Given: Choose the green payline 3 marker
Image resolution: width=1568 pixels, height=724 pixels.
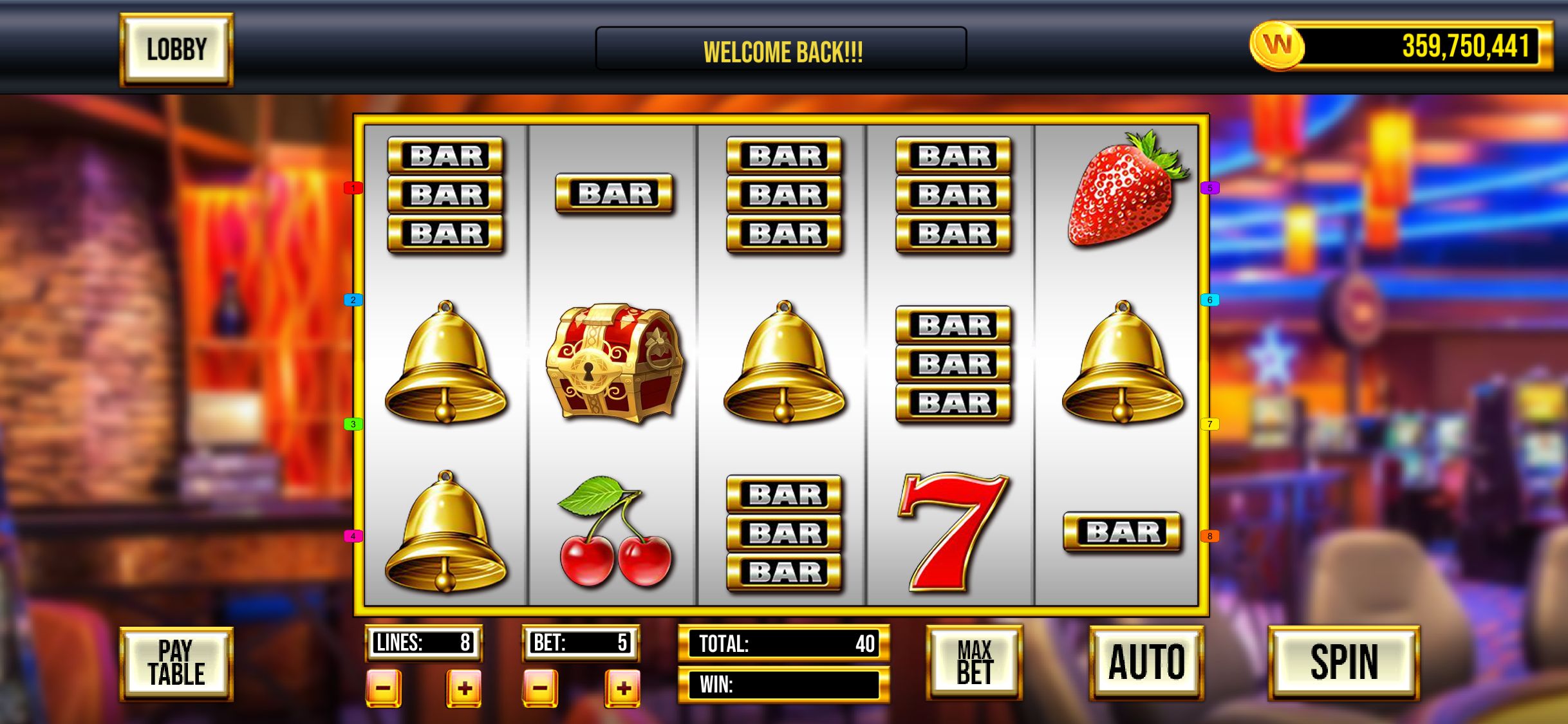Looking at the screenshot, I should 353,424.
